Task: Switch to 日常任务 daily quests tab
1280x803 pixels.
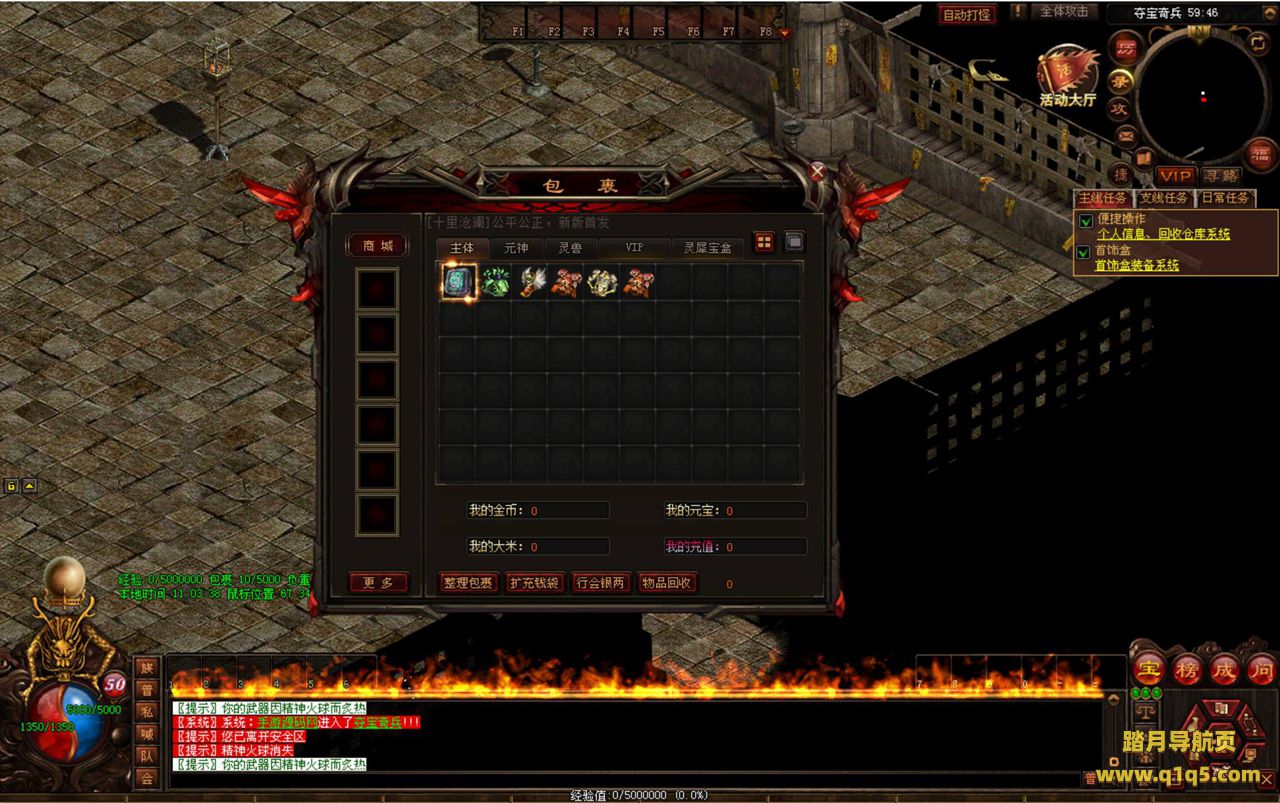Action: coord(1225,198)
